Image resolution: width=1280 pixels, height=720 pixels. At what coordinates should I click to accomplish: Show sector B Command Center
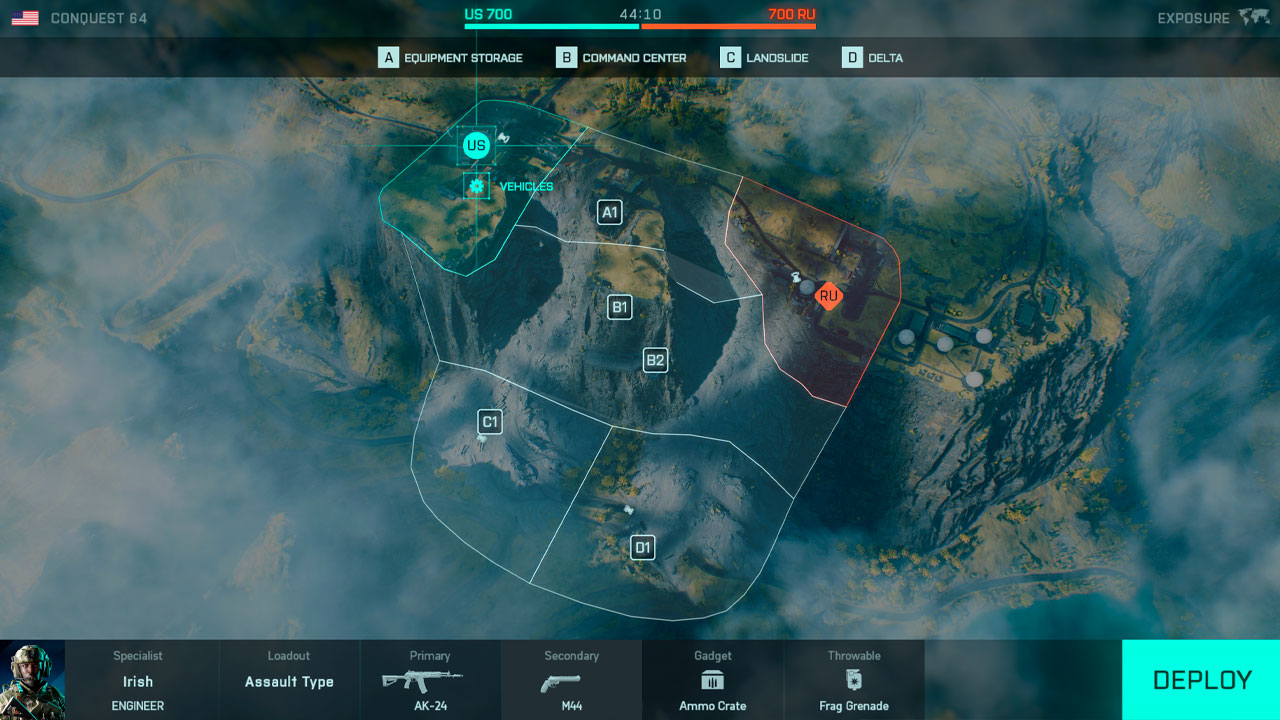pyautogui.click(x=622, y=58)
